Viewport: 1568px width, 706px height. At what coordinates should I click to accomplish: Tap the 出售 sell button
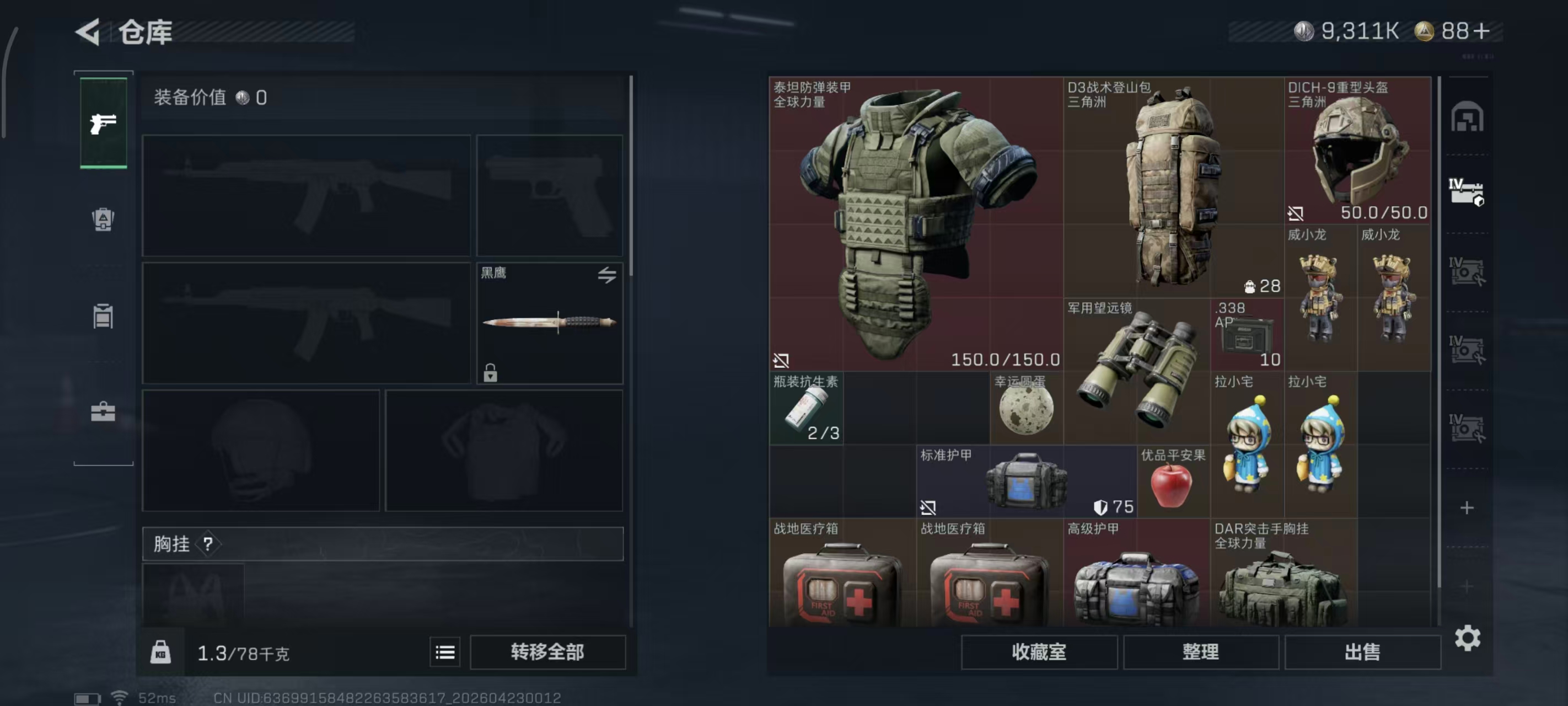(x=1362, y=652)
